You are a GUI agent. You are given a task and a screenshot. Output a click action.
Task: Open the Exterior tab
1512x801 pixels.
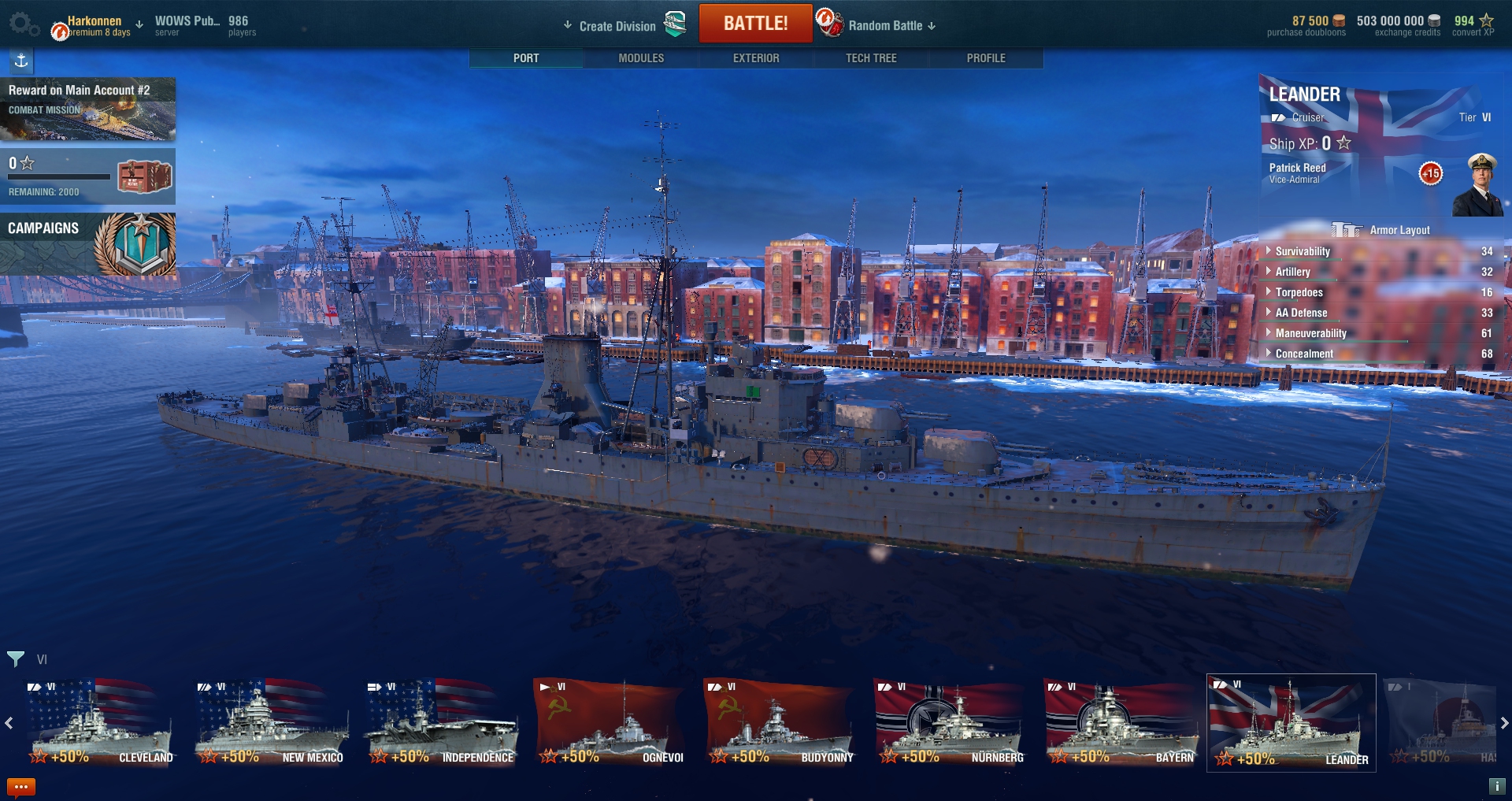756,58
